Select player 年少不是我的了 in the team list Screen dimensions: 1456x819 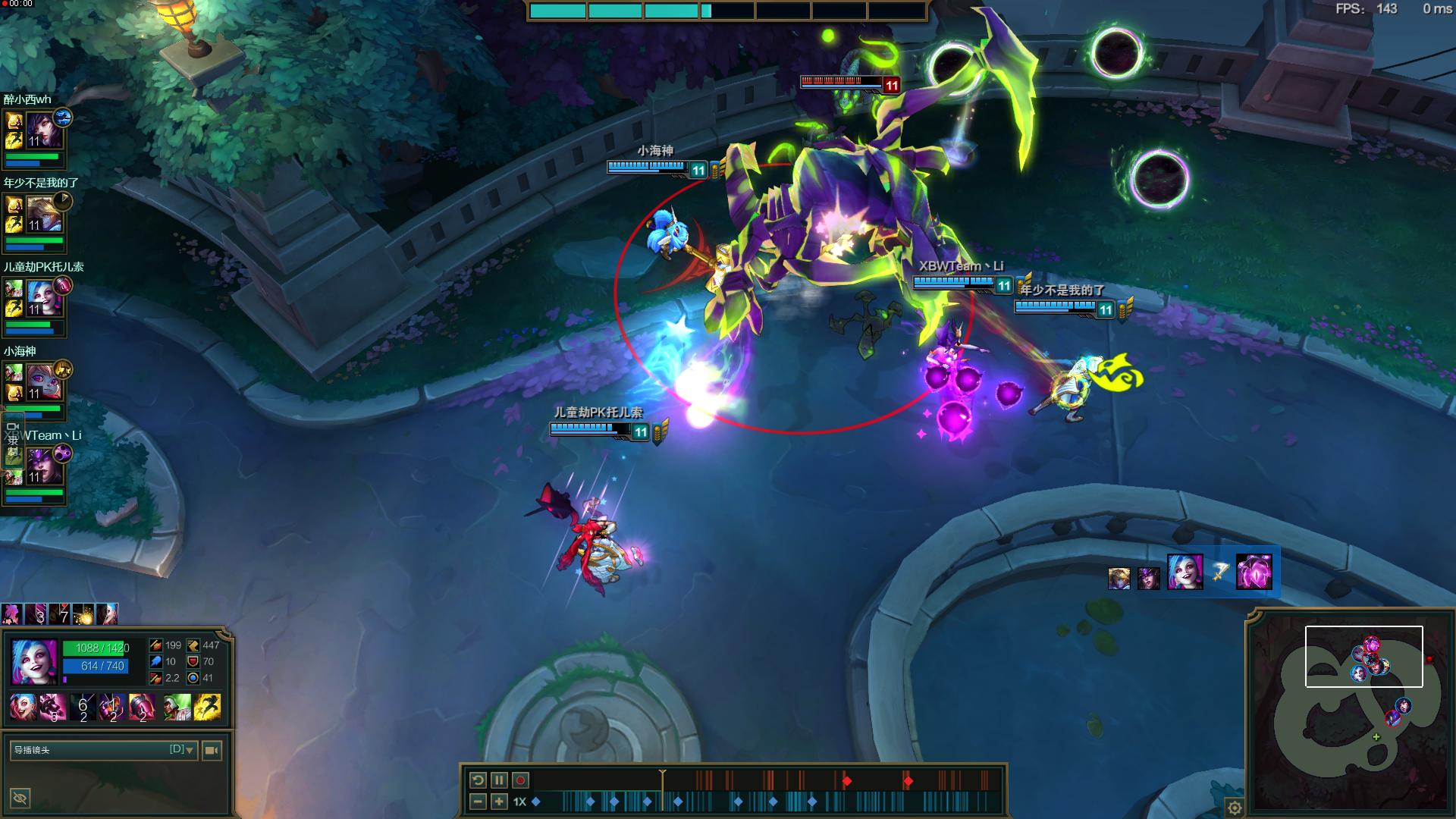pyautogui.click(x=45, y=214)
